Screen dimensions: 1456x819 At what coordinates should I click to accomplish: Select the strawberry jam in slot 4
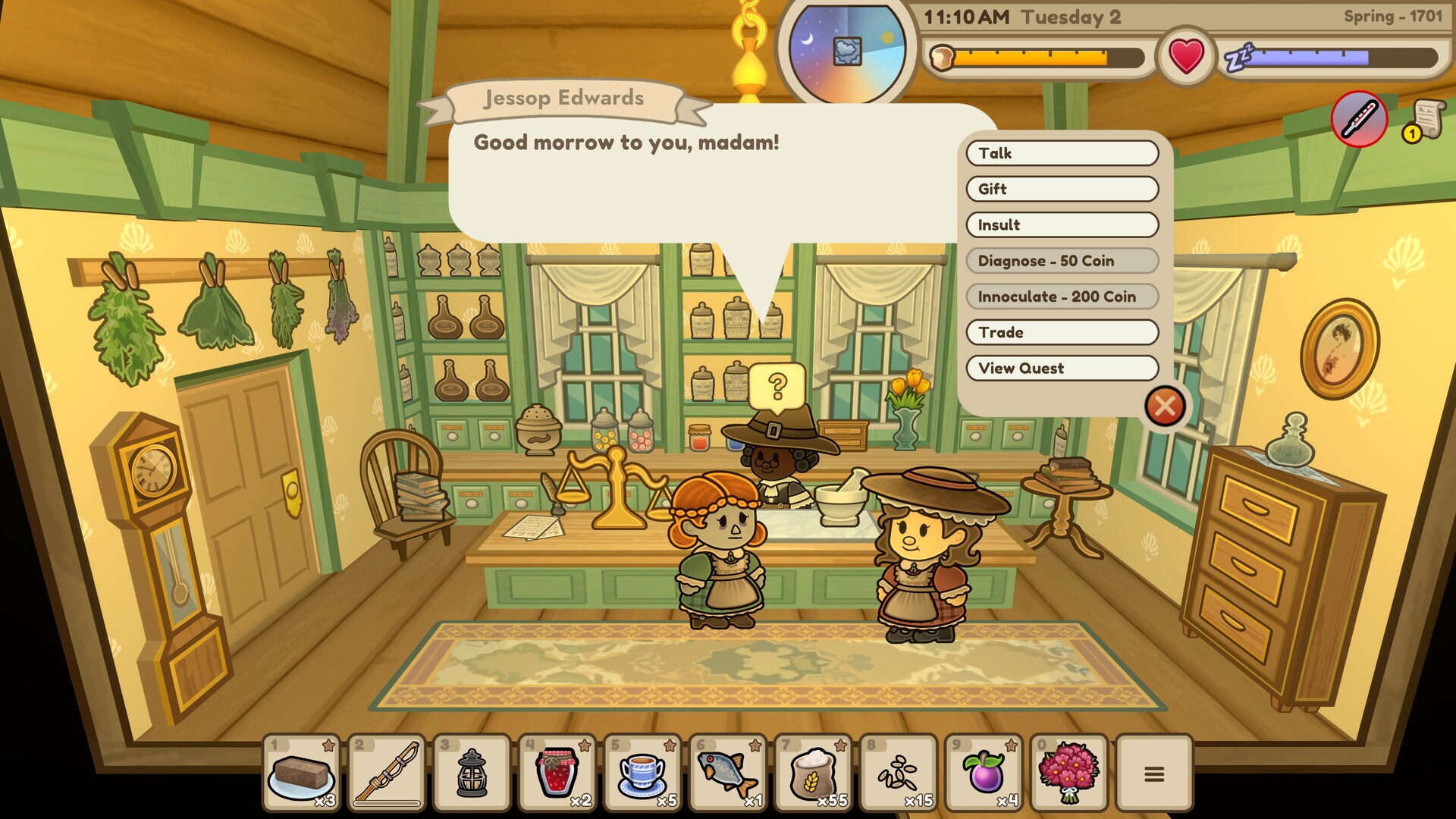(x=558, y=772)
